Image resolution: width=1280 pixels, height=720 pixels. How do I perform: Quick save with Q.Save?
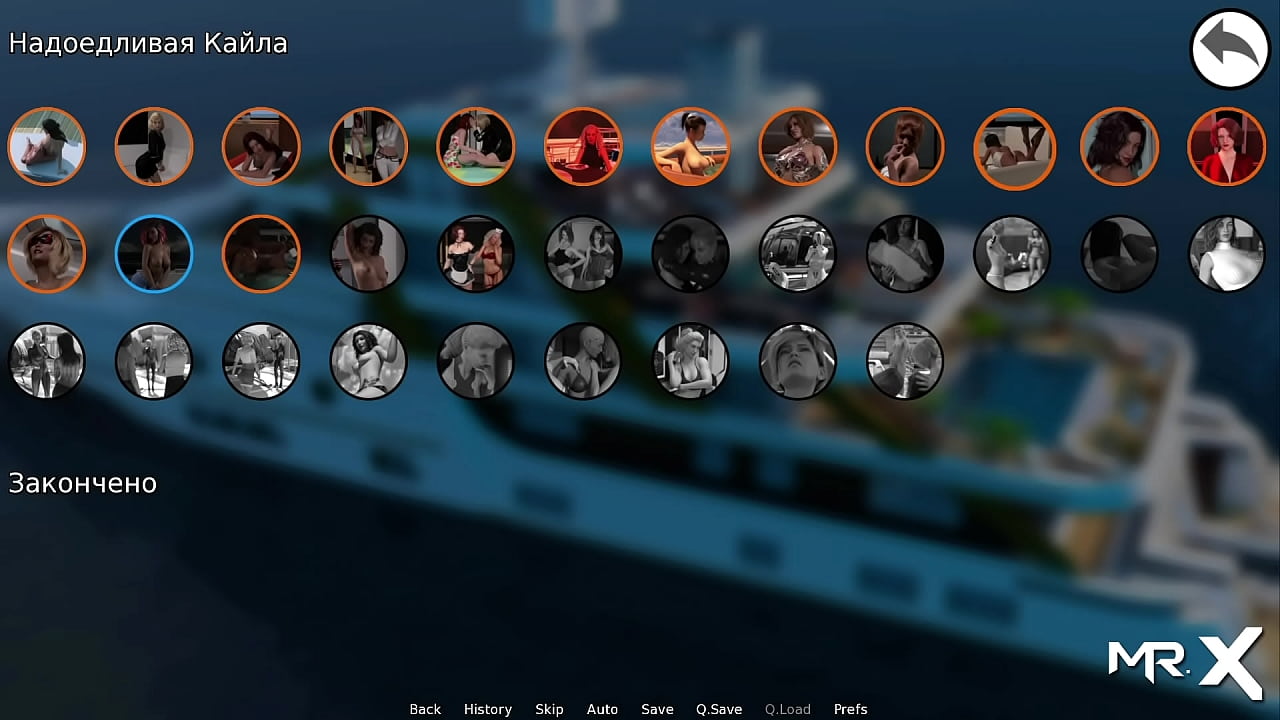coord(719,709)
